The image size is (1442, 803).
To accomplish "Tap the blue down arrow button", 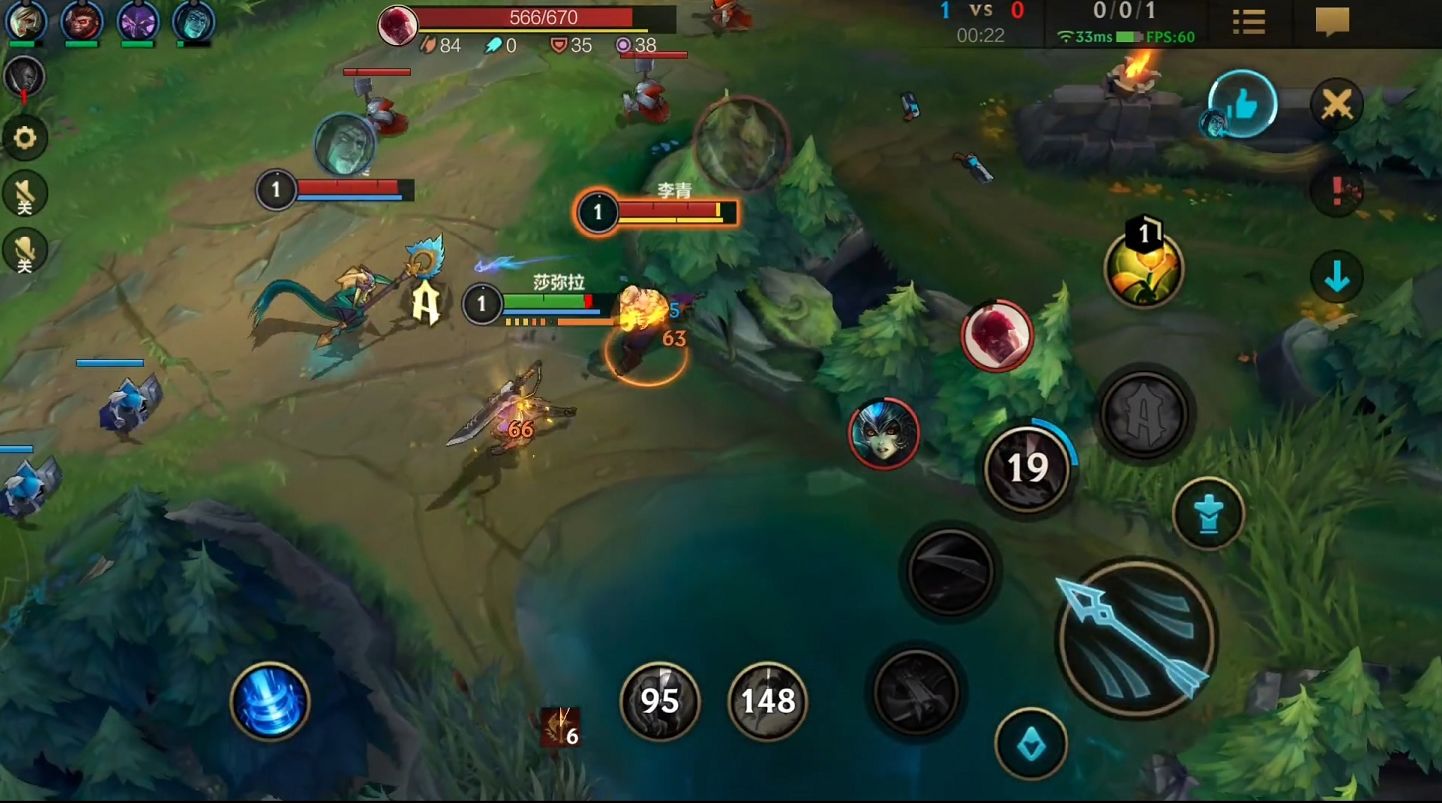I will (1337, 277).
